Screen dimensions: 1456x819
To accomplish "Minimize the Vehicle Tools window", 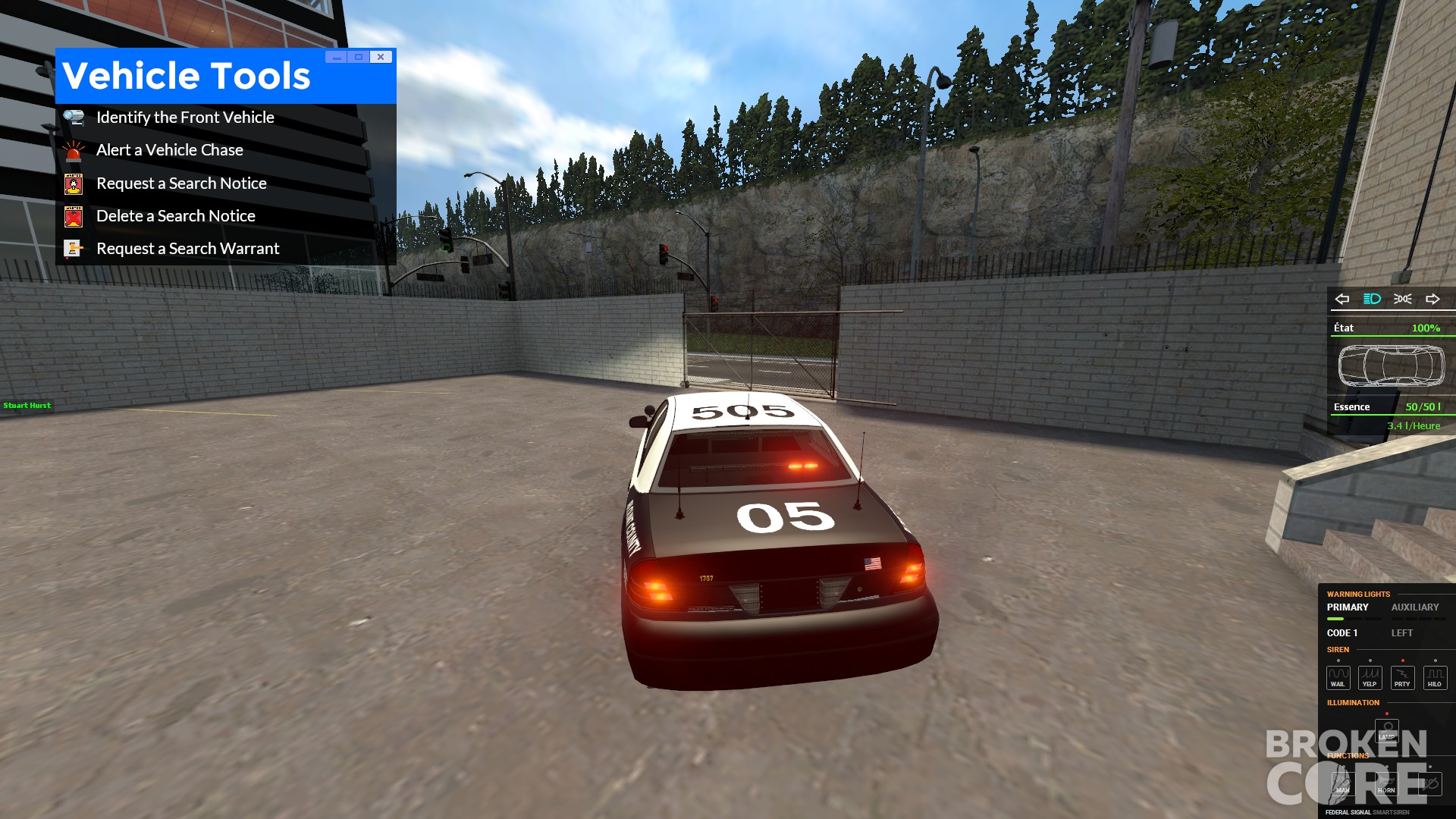I will pyautogui.click(x=337, y=57).
